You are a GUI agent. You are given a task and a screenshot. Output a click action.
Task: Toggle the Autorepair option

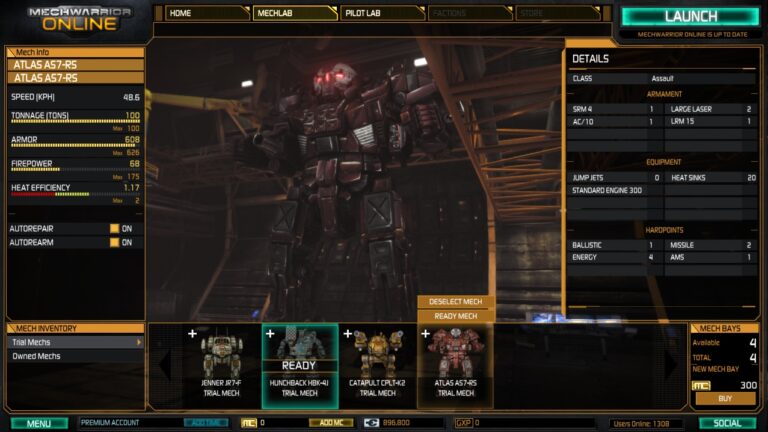click(x=115, y=228)
